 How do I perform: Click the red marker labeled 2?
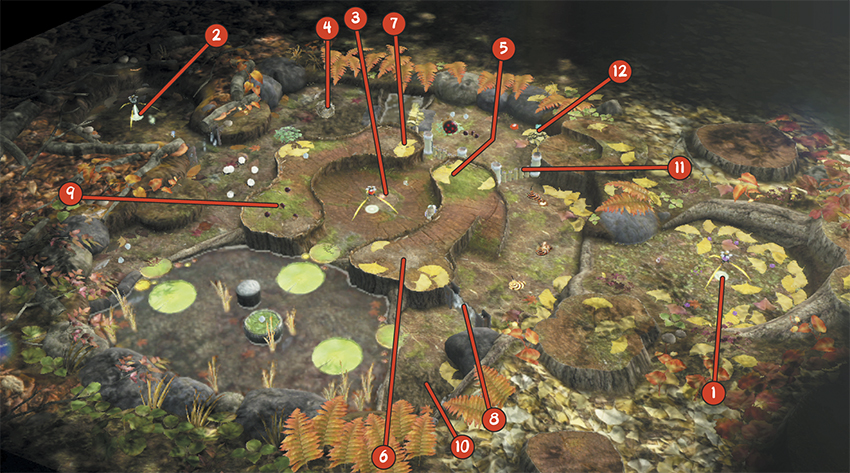[x=216, y=36]
